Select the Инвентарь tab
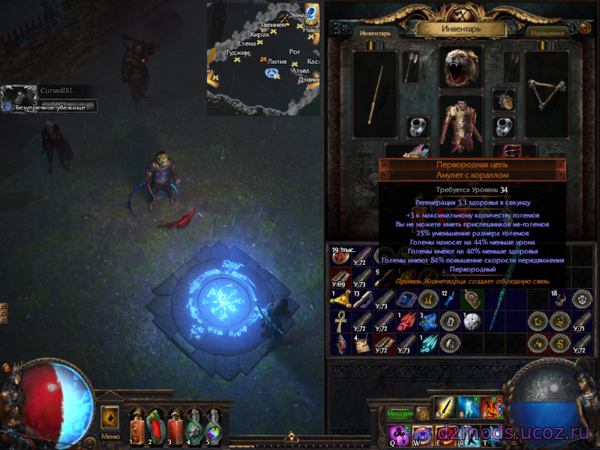This screenshot has height=450, width=600. point(374,32)
